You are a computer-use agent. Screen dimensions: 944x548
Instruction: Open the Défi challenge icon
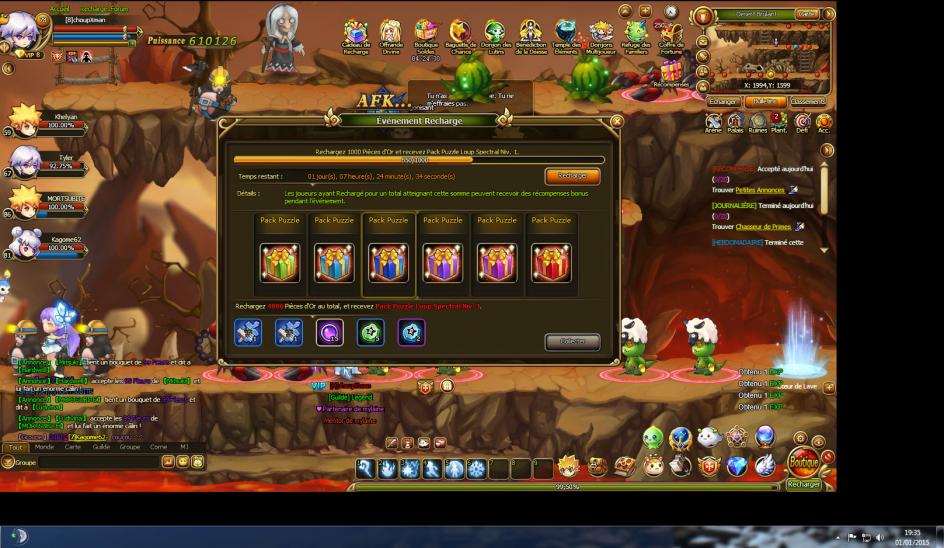click(x=802, y=122)
